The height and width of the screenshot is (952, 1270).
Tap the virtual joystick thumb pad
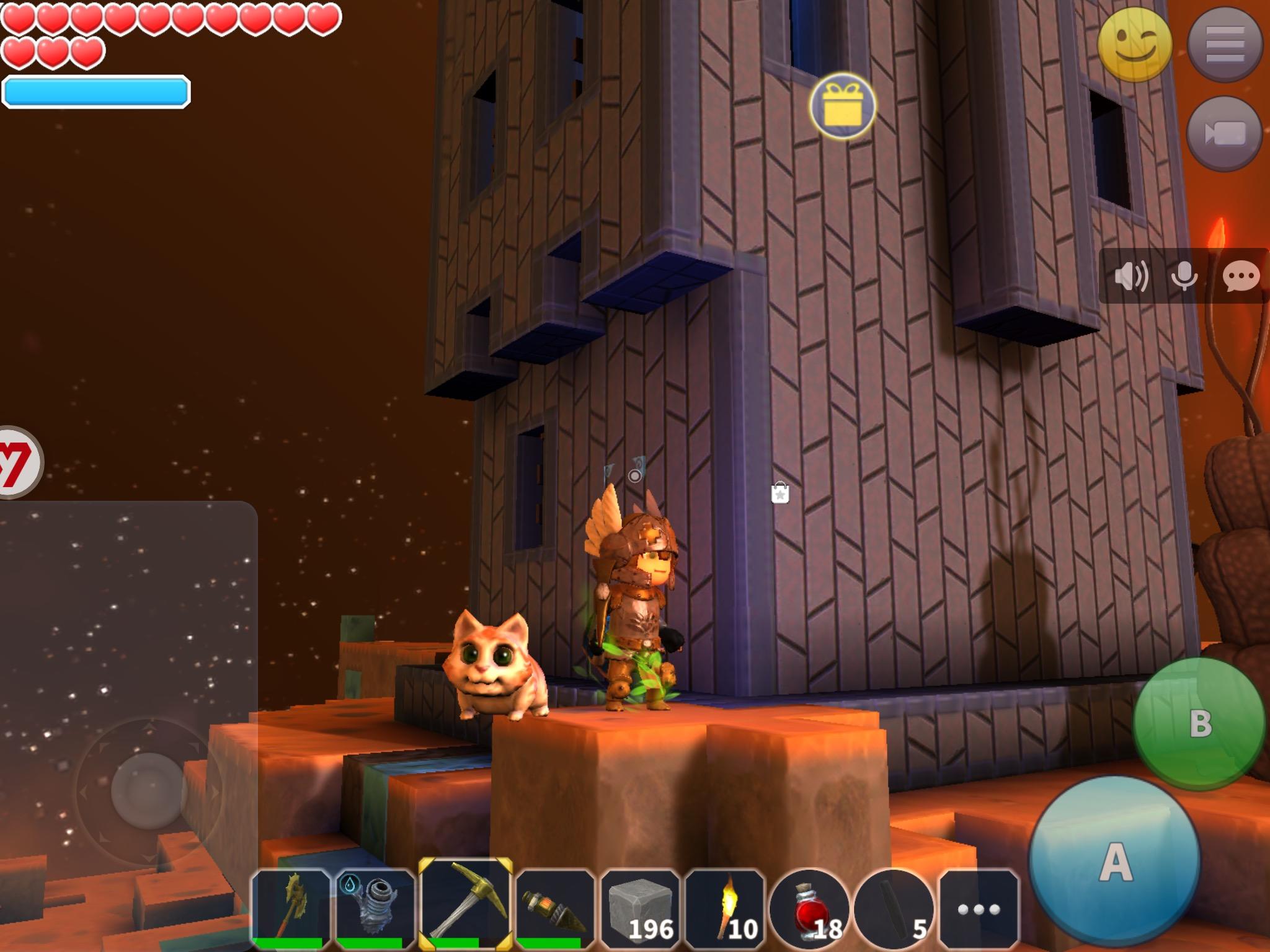pos(149,790)
